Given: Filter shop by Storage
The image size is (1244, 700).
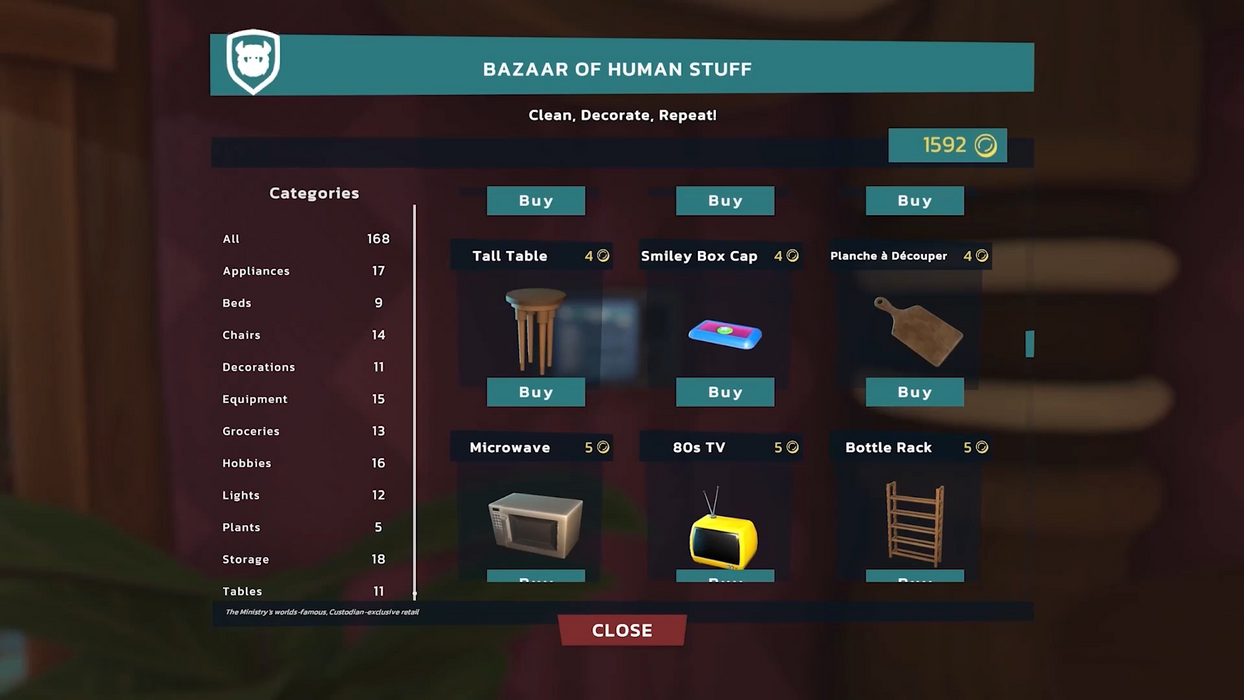Looking at the screenshot, I should coord(246,559).
